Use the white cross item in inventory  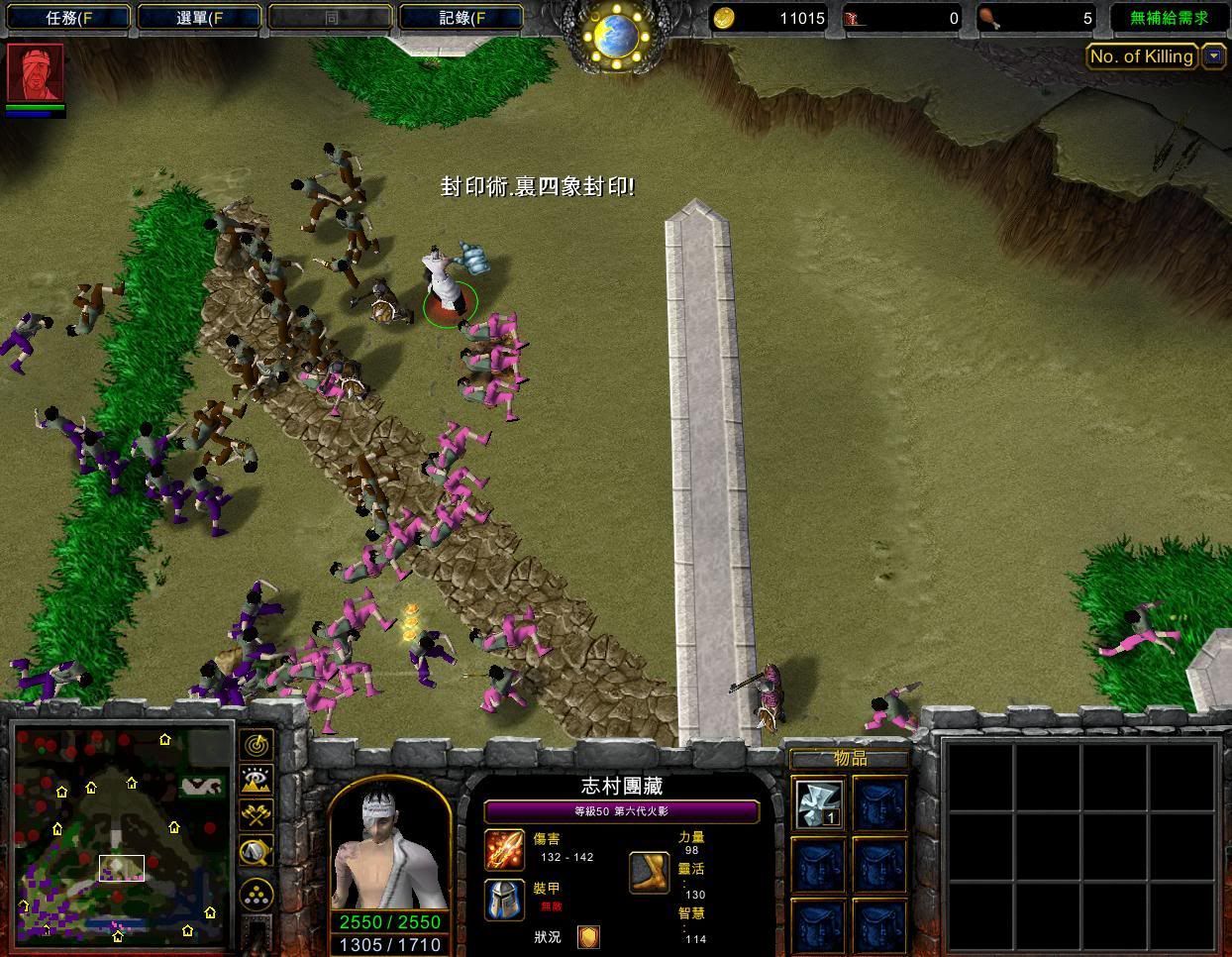819,803
